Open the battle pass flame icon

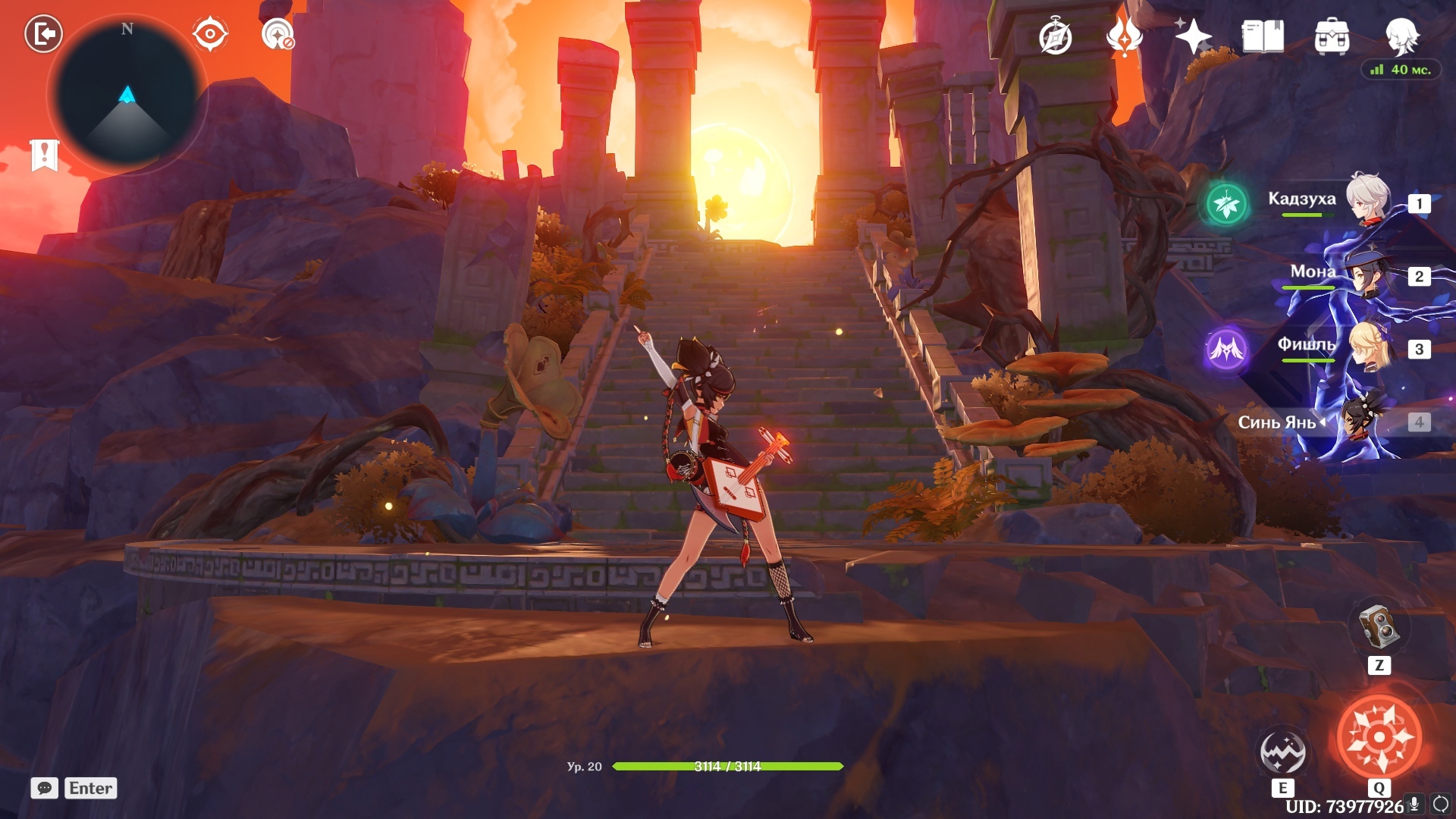(1124, 36)
